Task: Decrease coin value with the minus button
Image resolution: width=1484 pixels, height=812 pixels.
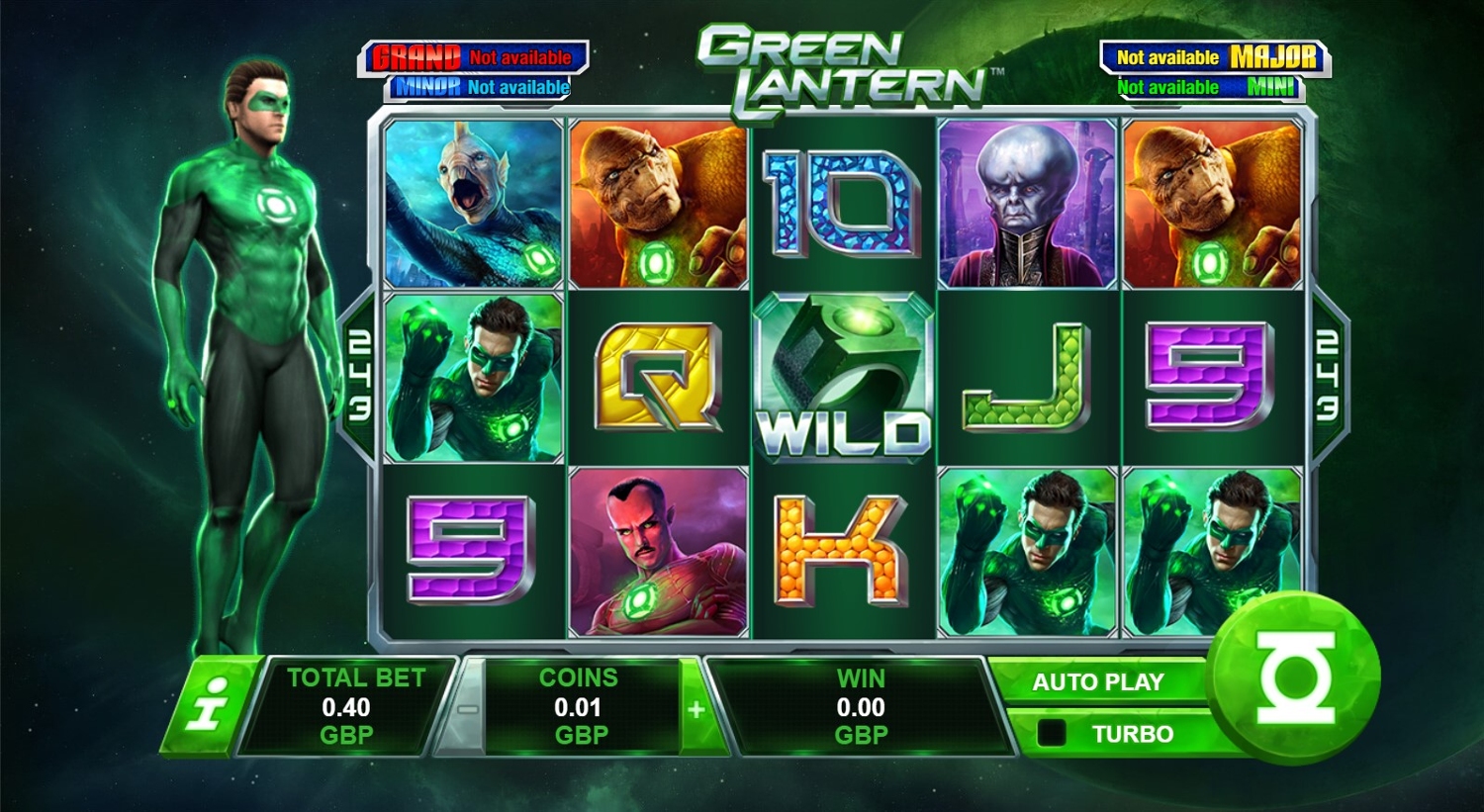Action: pos(468,709)
